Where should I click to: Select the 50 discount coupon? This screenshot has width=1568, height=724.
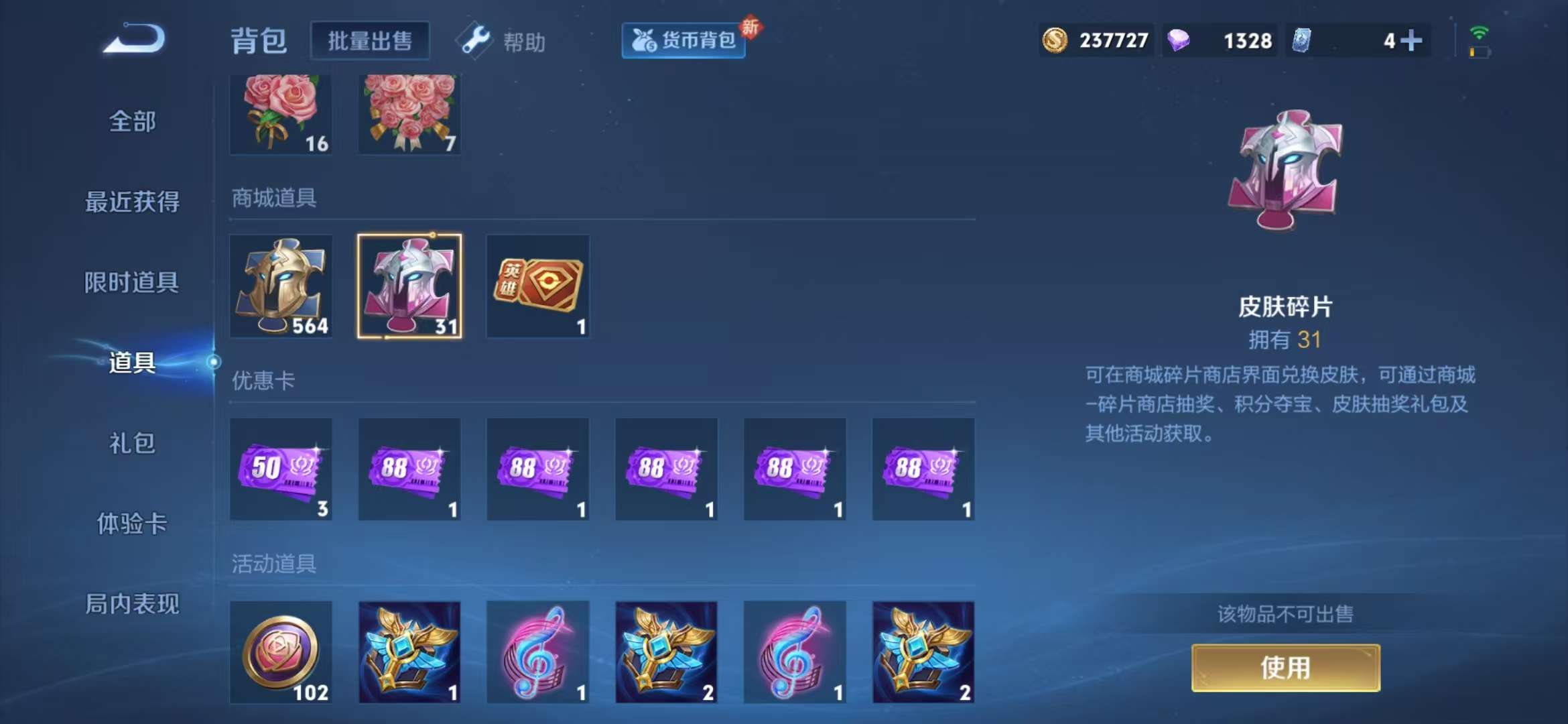point(281,469)
